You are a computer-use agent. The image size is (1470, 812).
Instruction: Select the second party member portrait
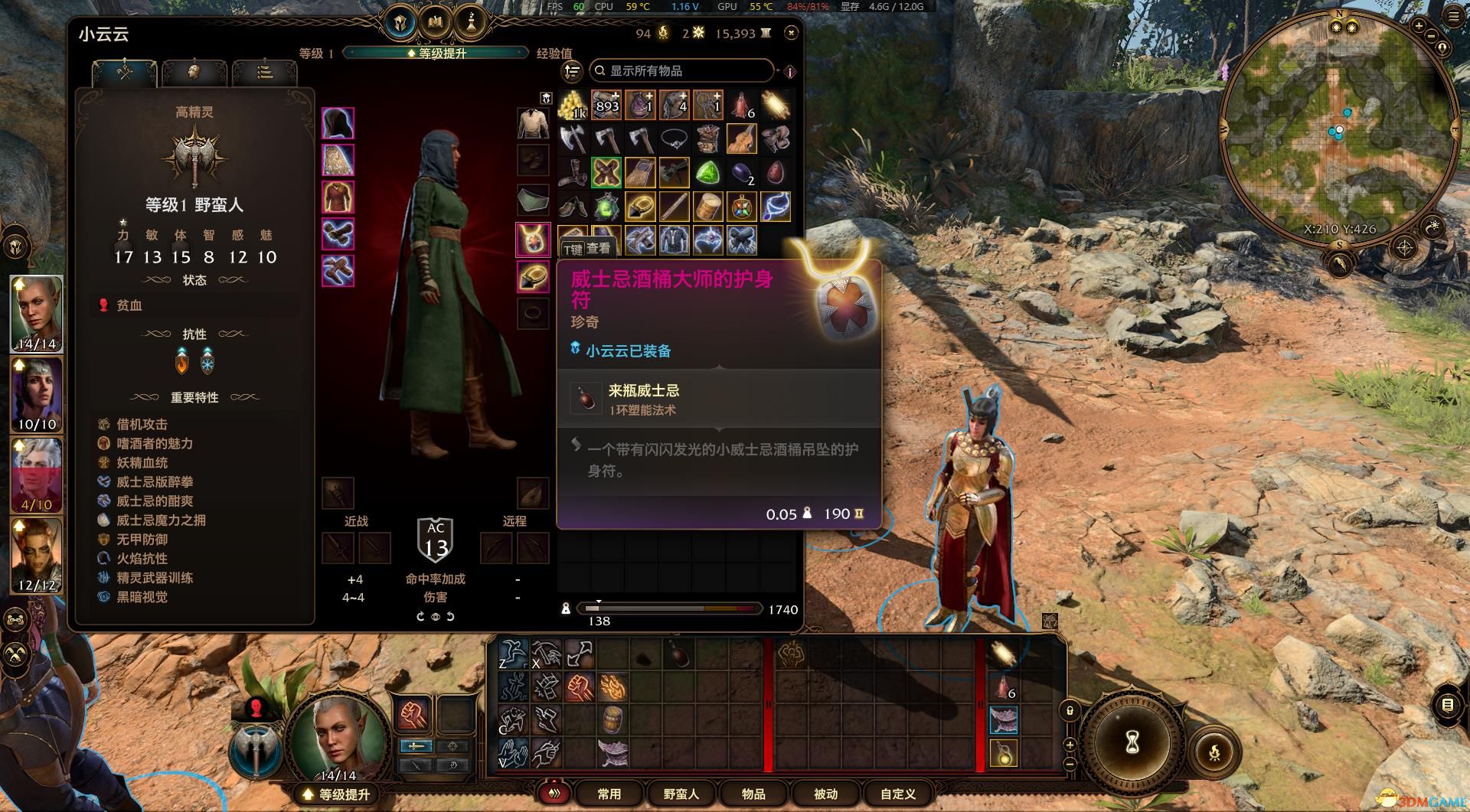tap(37, 394)
